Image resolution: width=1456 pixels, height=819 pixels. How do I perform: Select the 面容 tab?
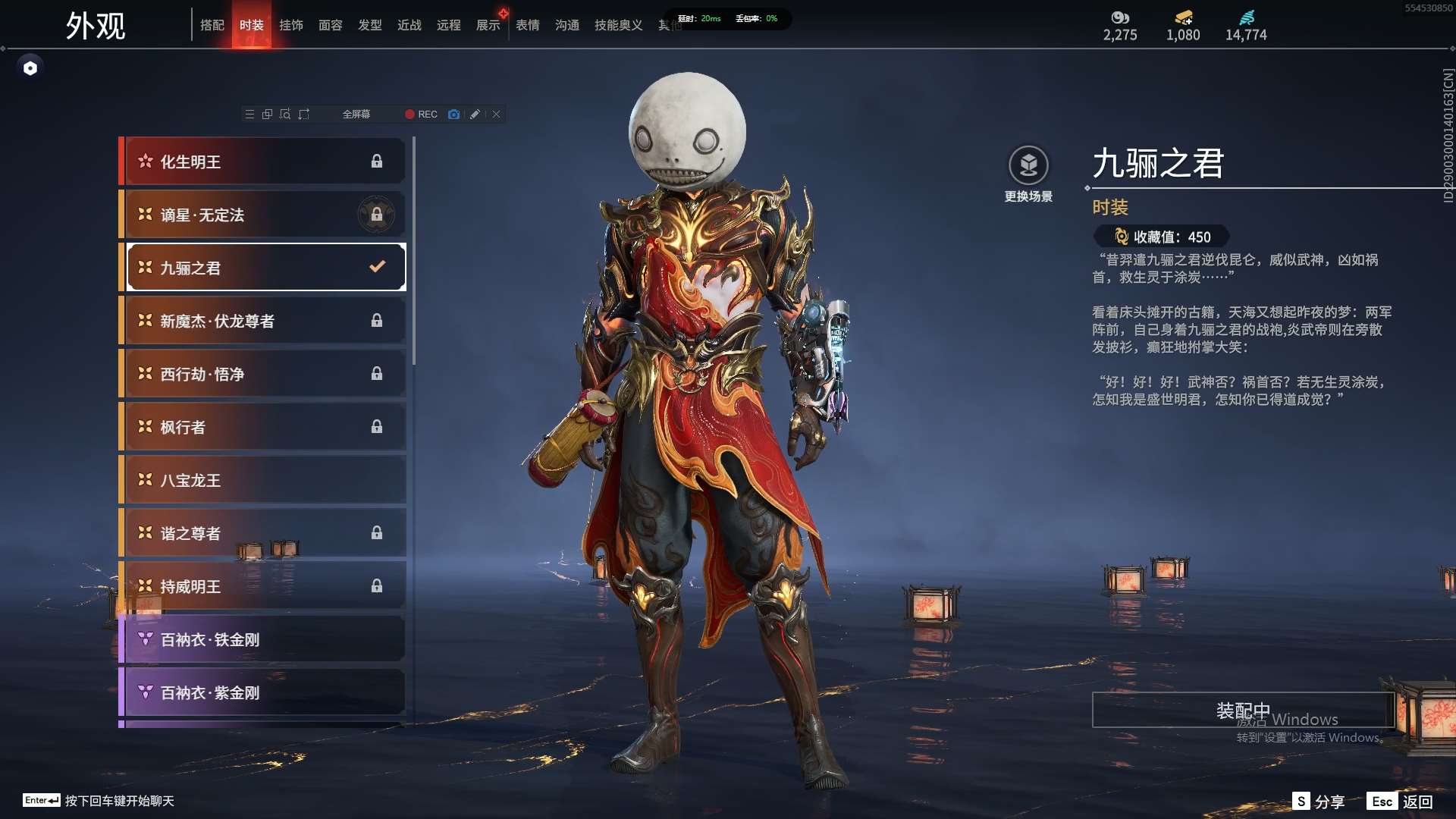331,25
